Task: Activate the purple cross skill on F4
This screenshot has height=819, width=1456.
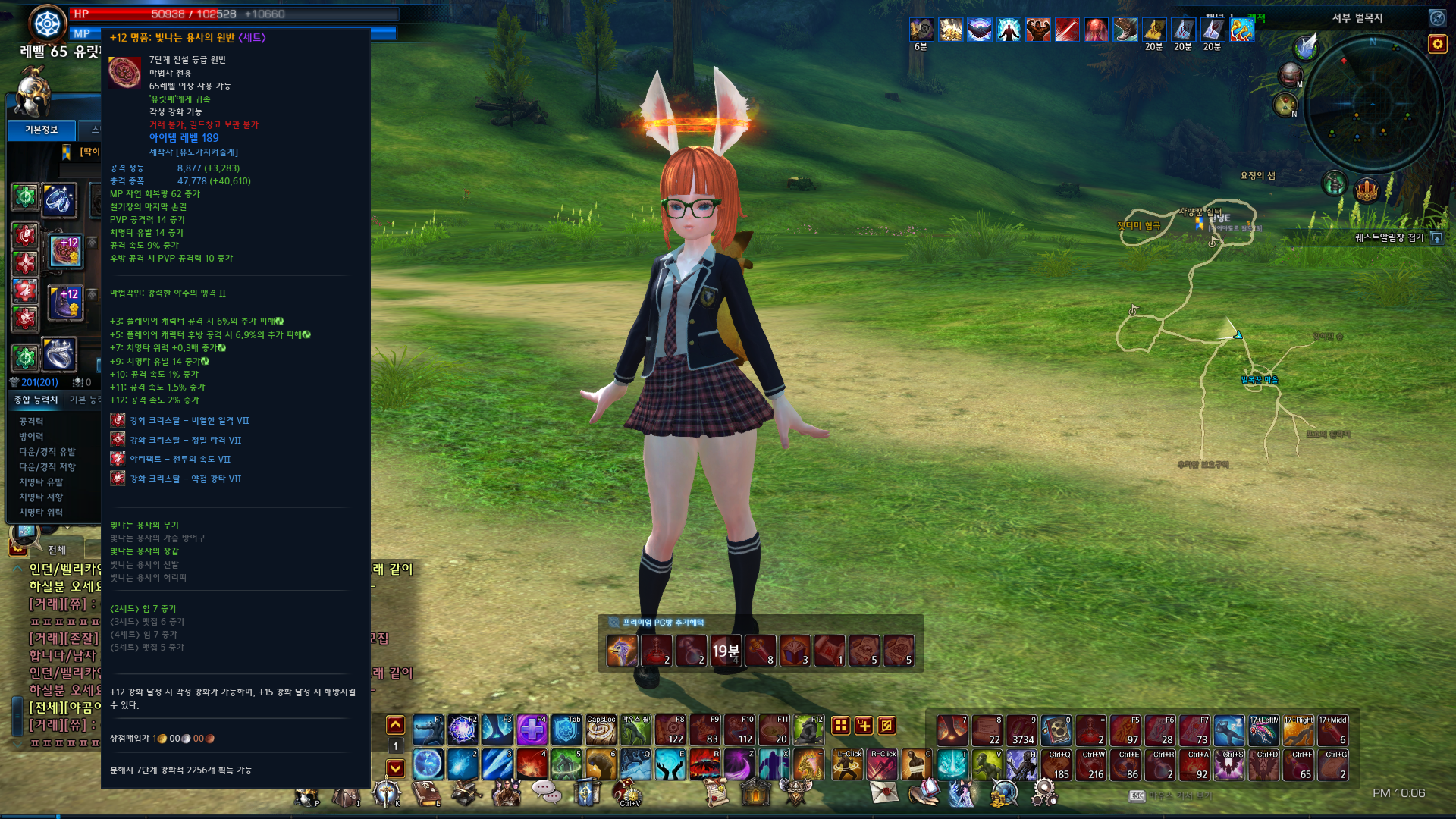Action: [x=532, y=730]
